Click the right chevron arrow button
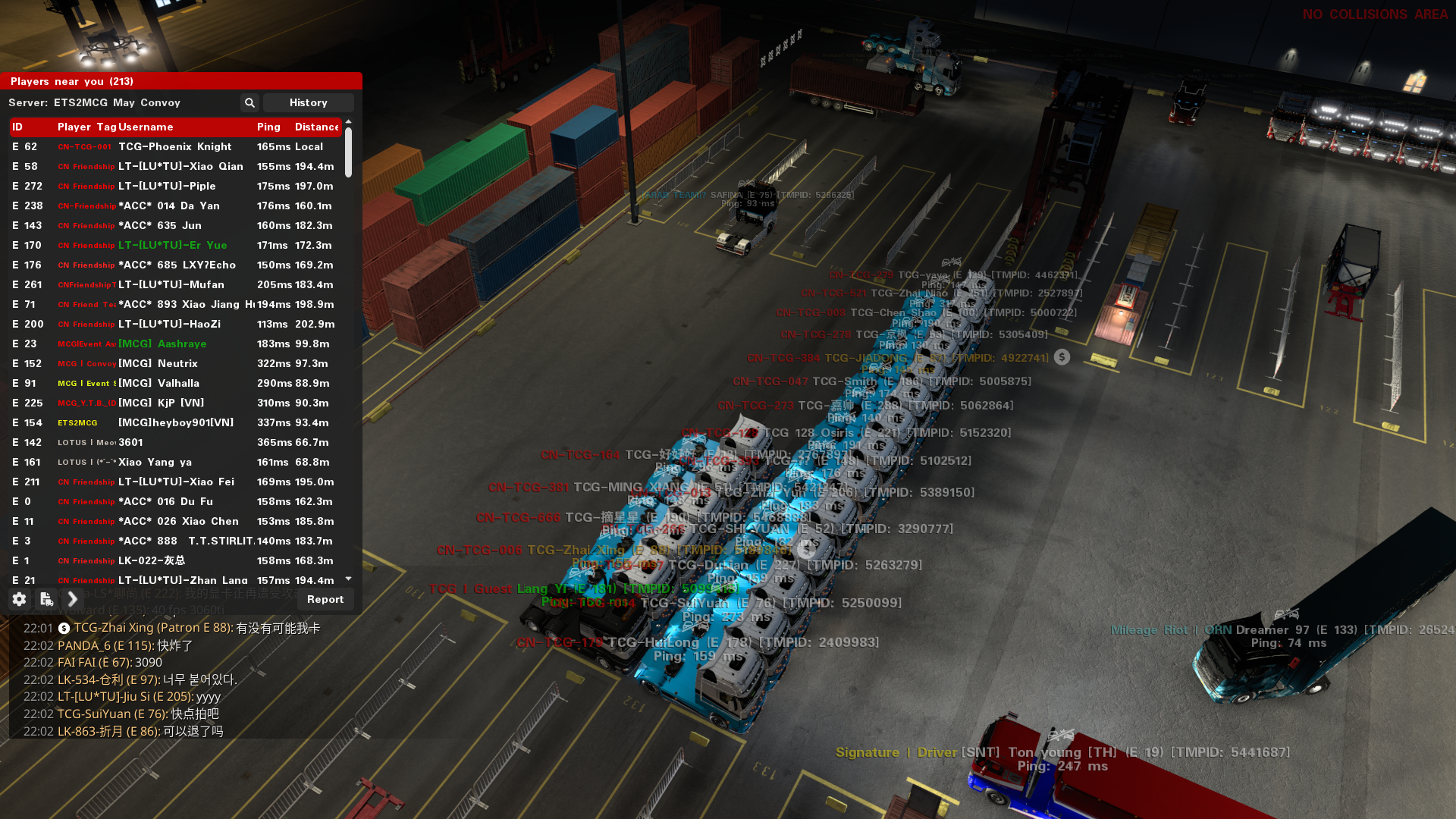Viewport: 1456px width, 819px height. [x=73, y=599]
